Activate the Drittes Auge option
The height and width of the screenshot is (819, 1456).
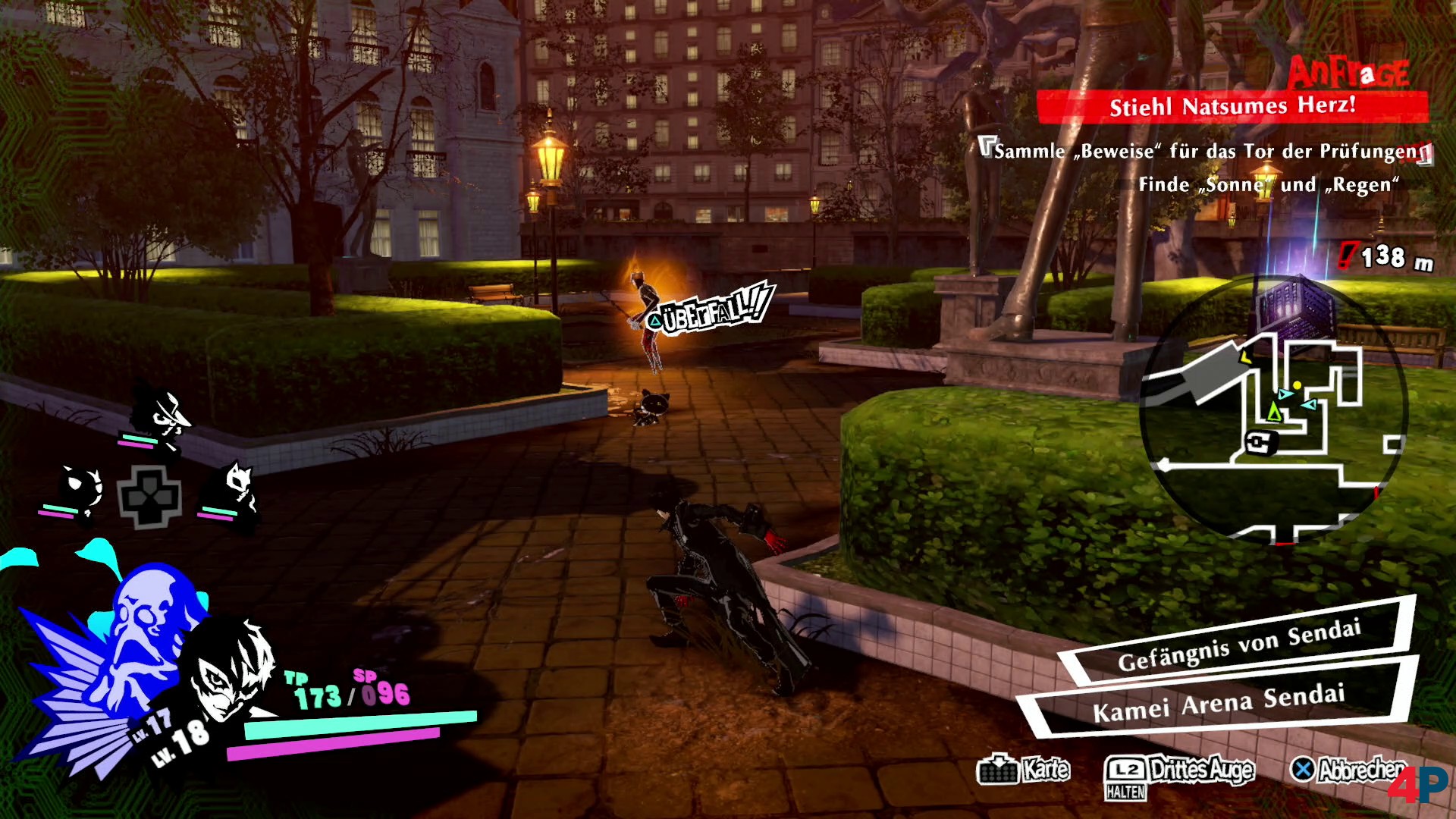[x=1179, y=770]
